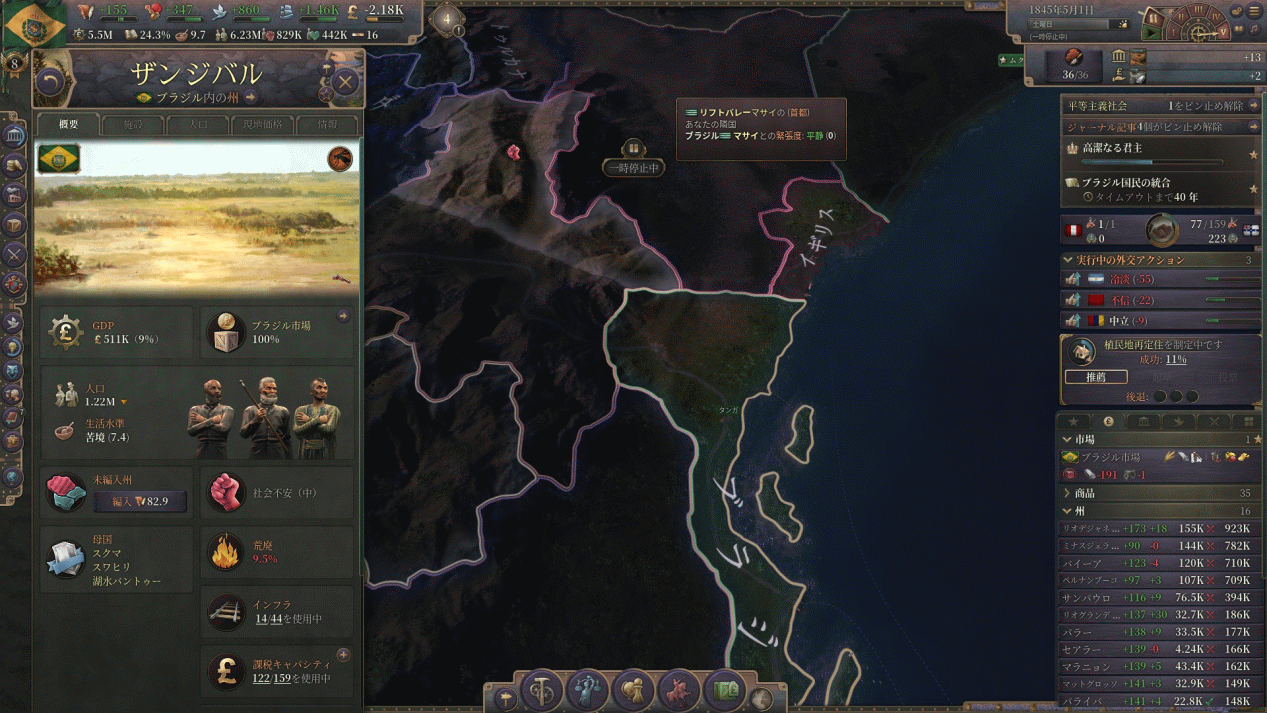Click the green play game speed button
The image size is (1267, 713).
[1152, 34]
